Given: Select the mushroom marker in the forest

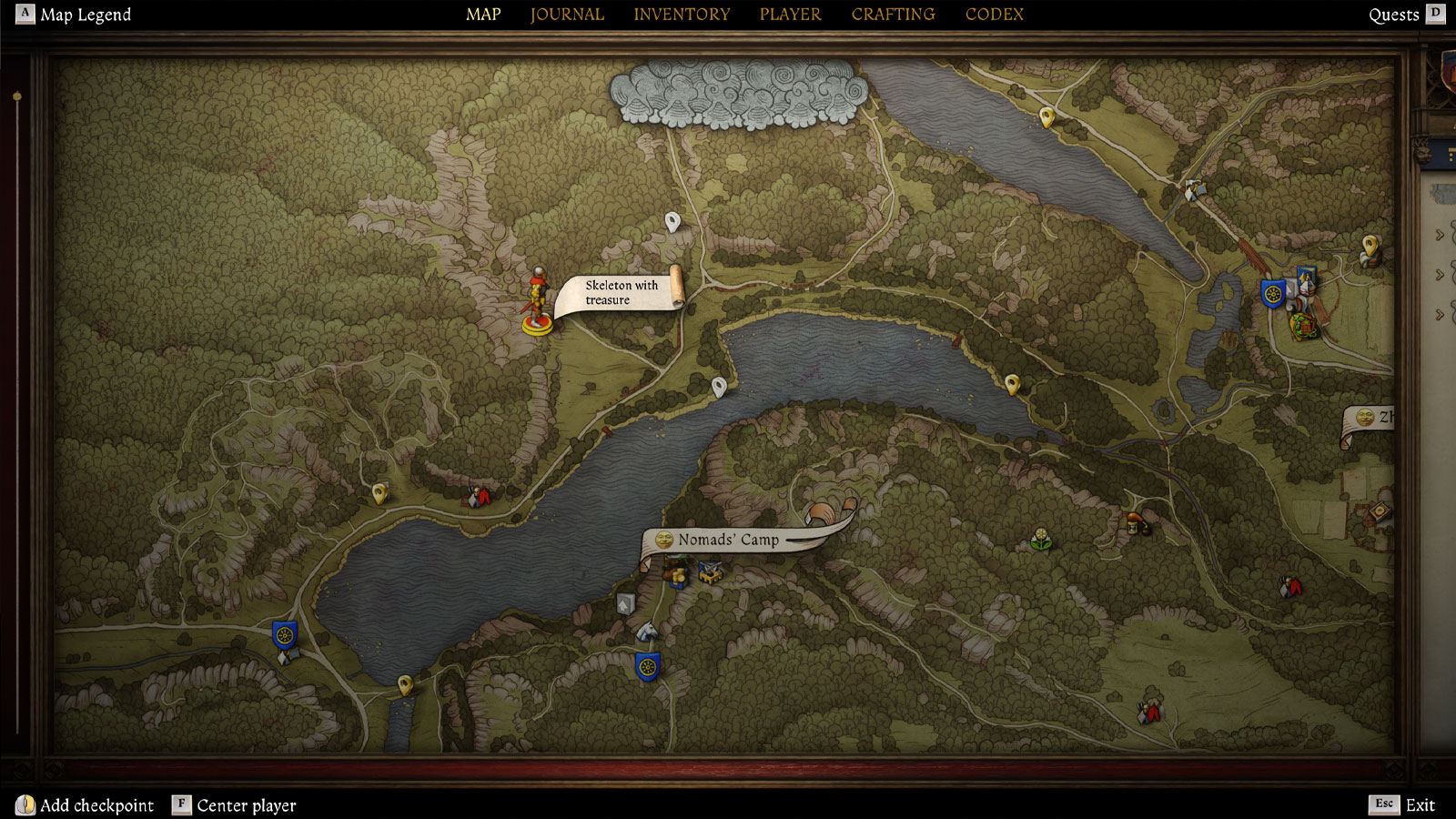Looking at the screenshot, I should (x=1134, y=523).
